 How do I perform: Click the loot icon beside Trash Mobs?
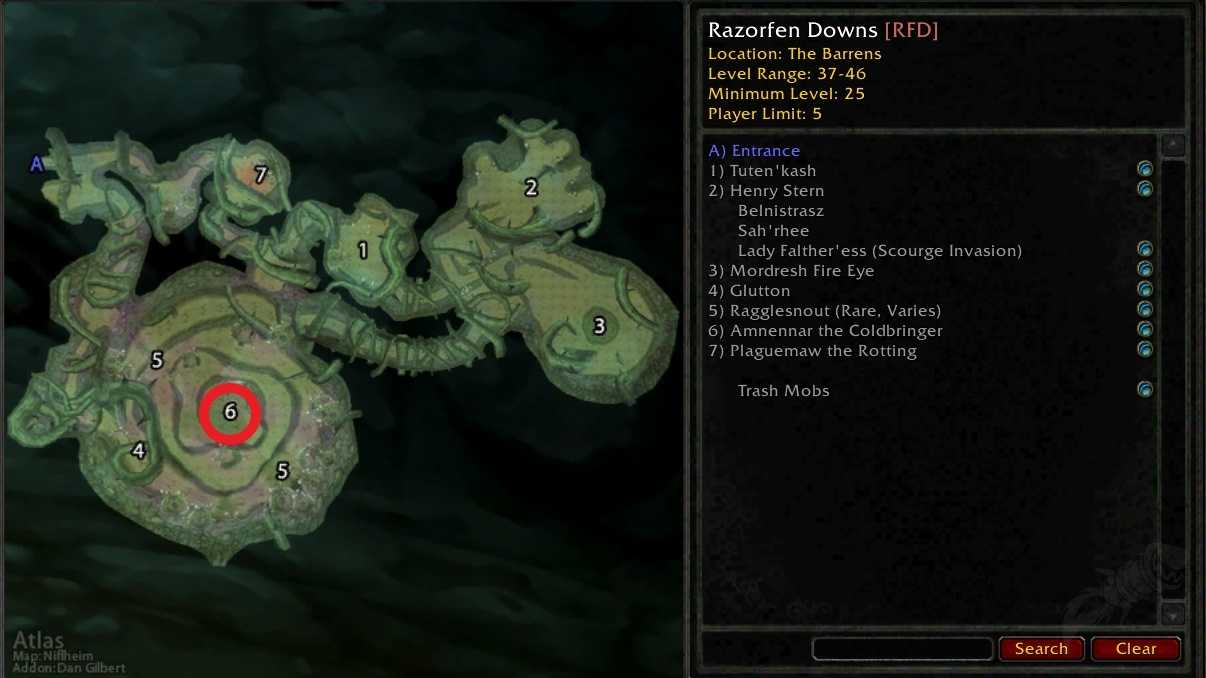pos(1145,389)
